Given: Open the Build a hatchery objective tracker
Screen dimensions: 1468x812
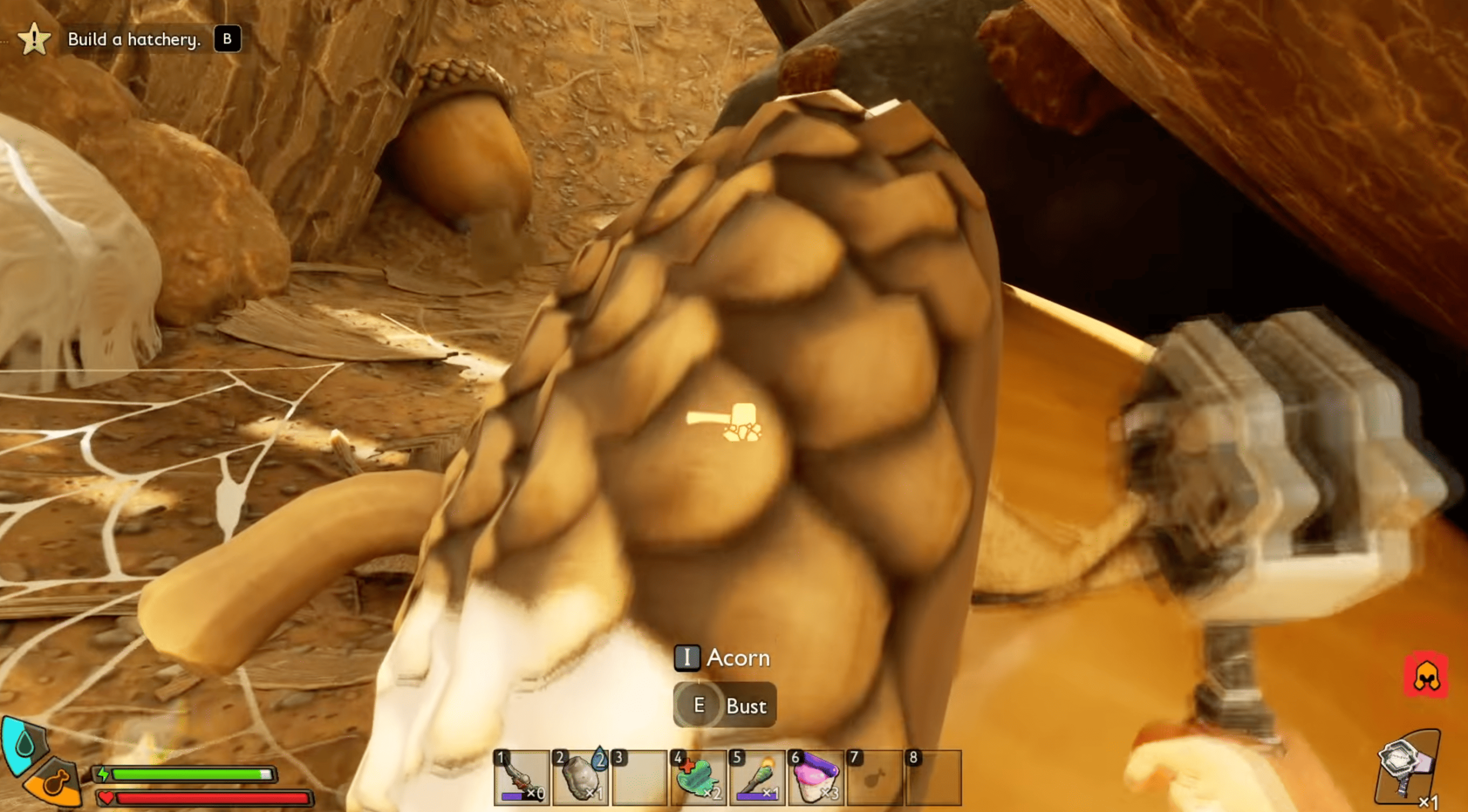Looking at the screenshot, I should pos(134,39).
